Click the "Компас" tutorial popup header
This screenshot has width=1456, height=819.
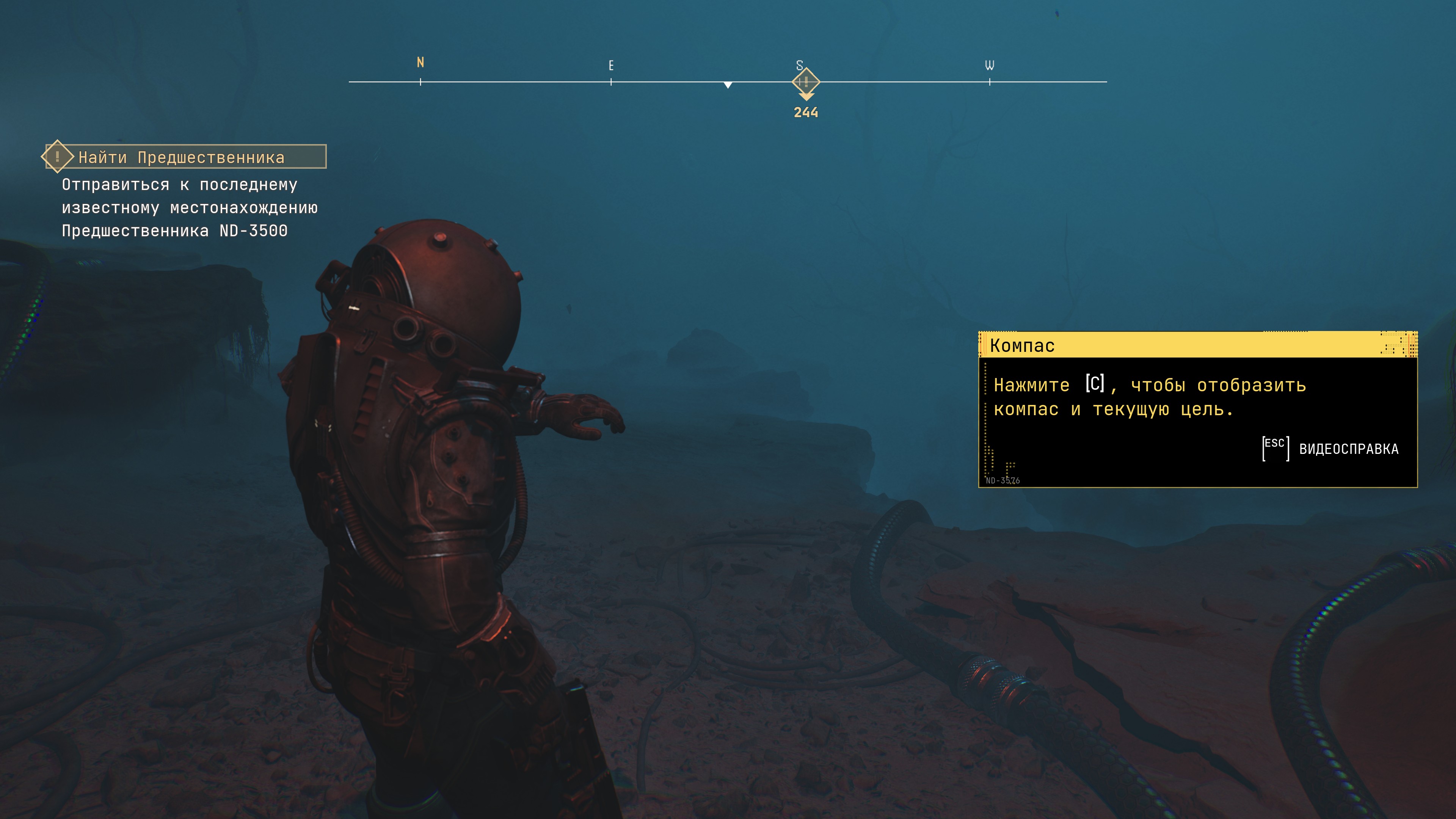[x=1197, y=345]
